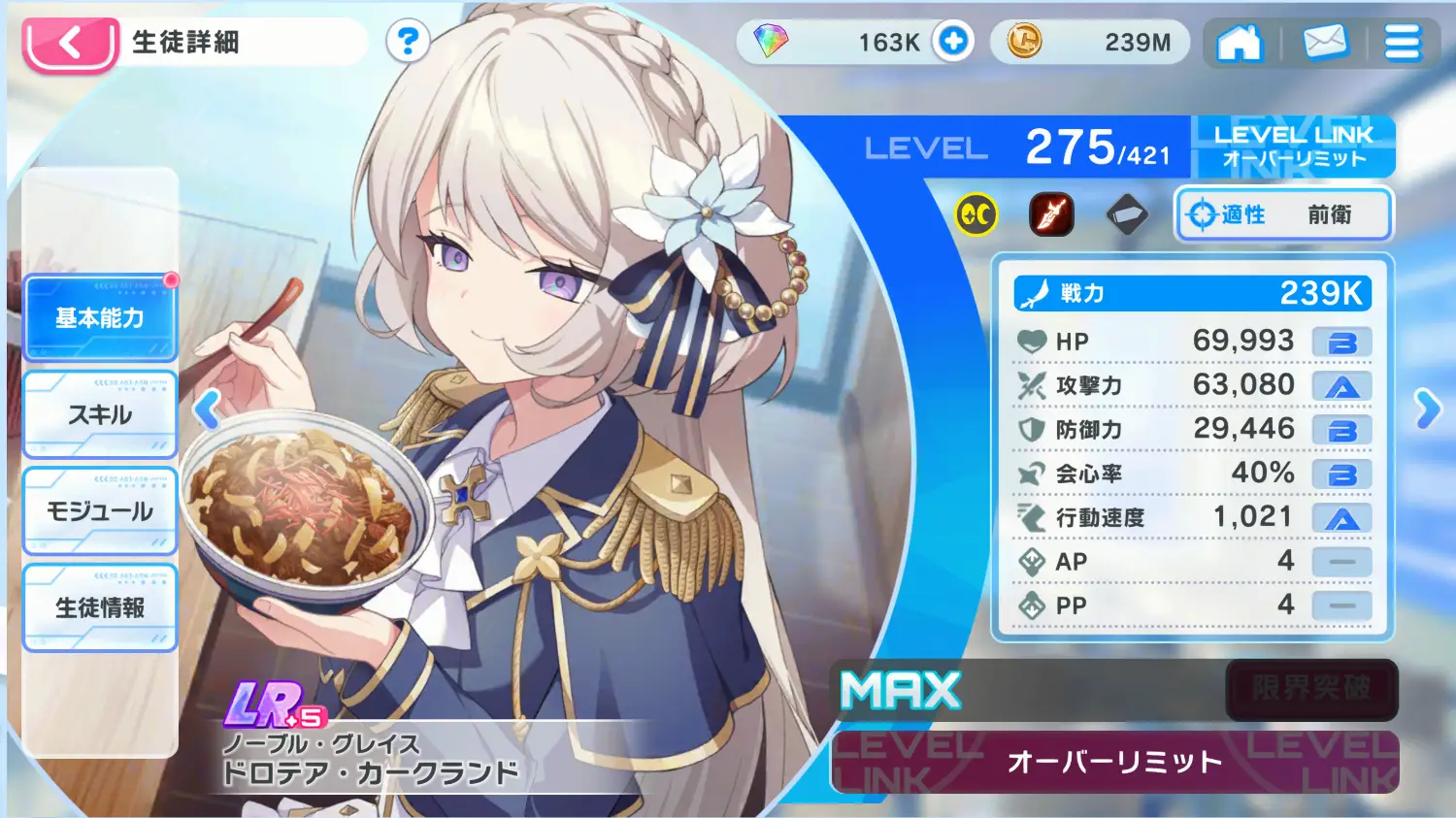Switch to the スキル tab
This screenshot has width=1456, height=818.
click(100, 414)
